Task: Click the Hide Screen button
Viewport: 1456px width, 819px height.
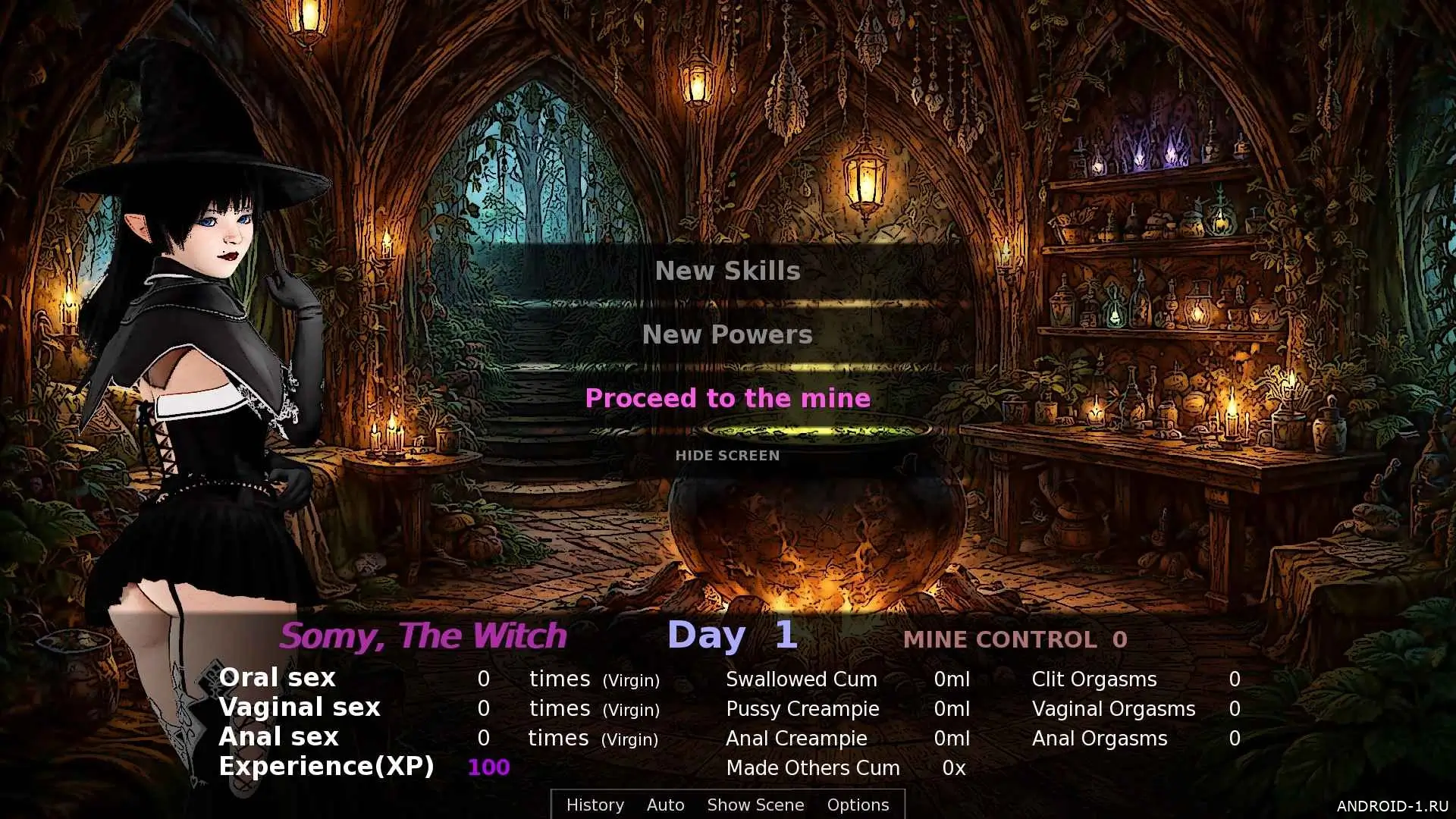Action: (x=727, y=455)
